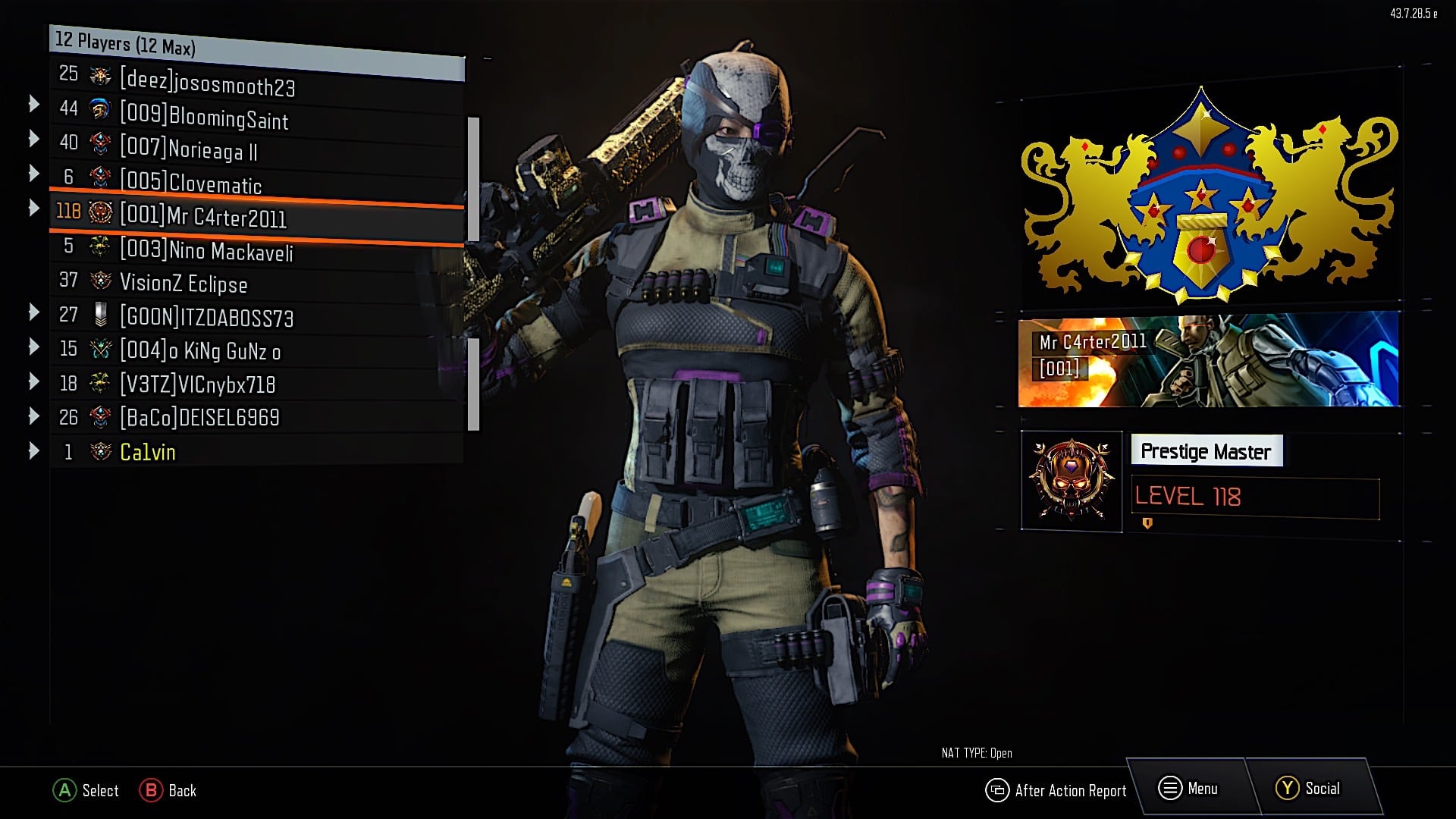Click Back to return
Image resolution: width=1456 pixels, height=819 pixels.
(x=168, y=791)
